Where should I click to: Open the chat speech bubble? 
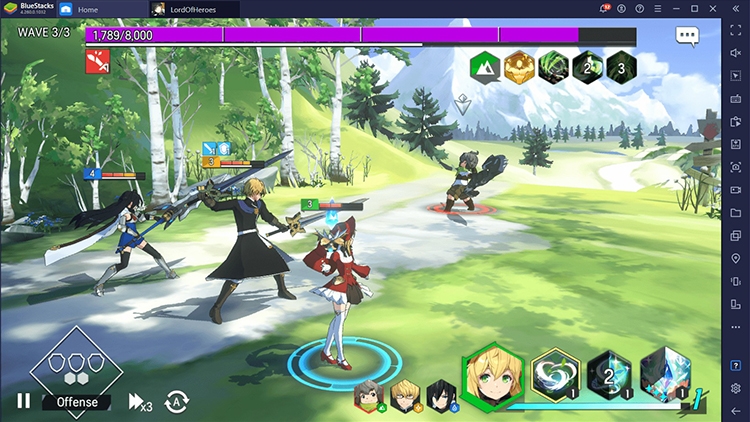(686, 36)
